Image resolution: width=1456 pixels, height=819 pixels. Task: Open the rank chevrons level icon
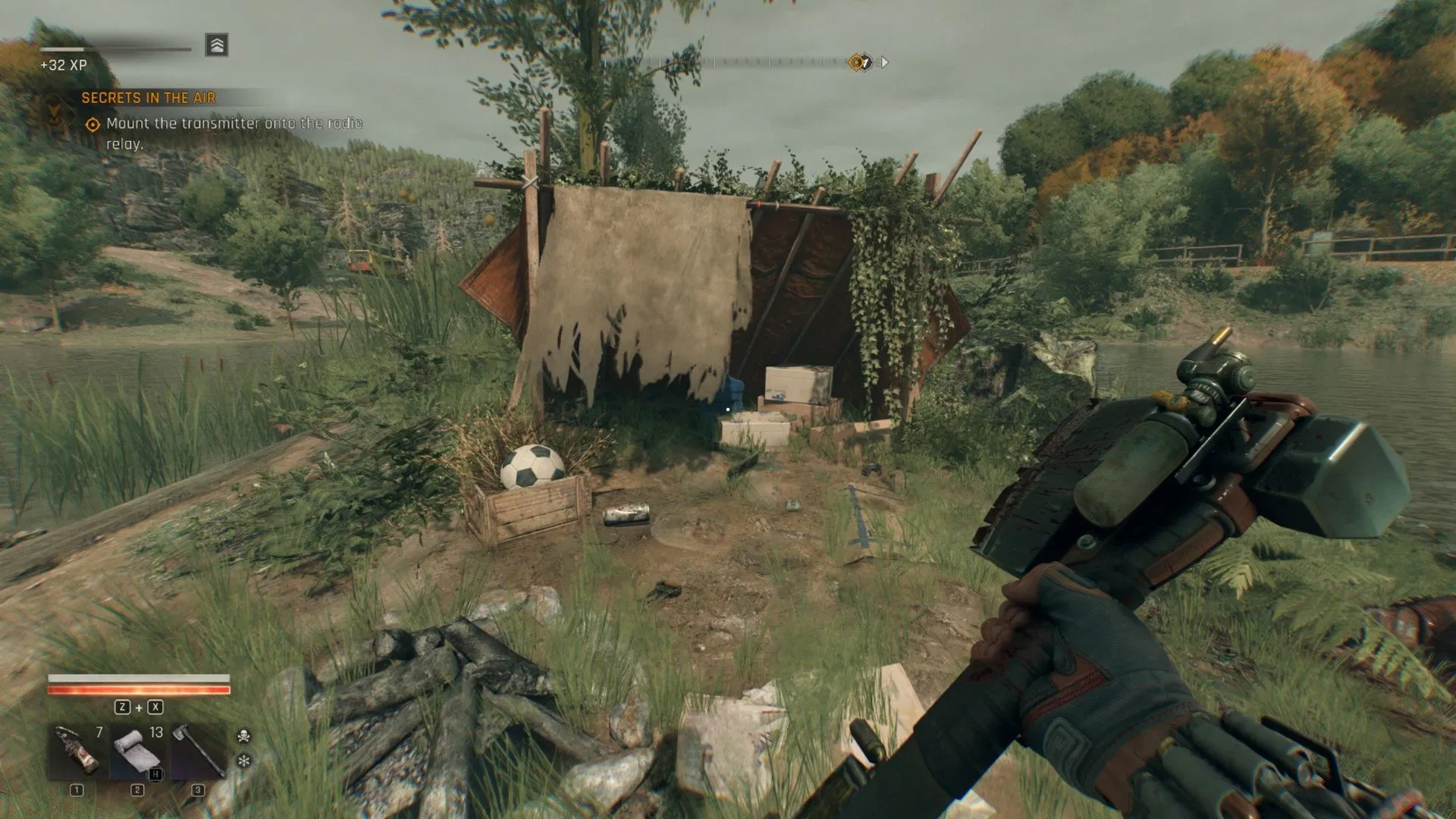click(x=216, y=45)
